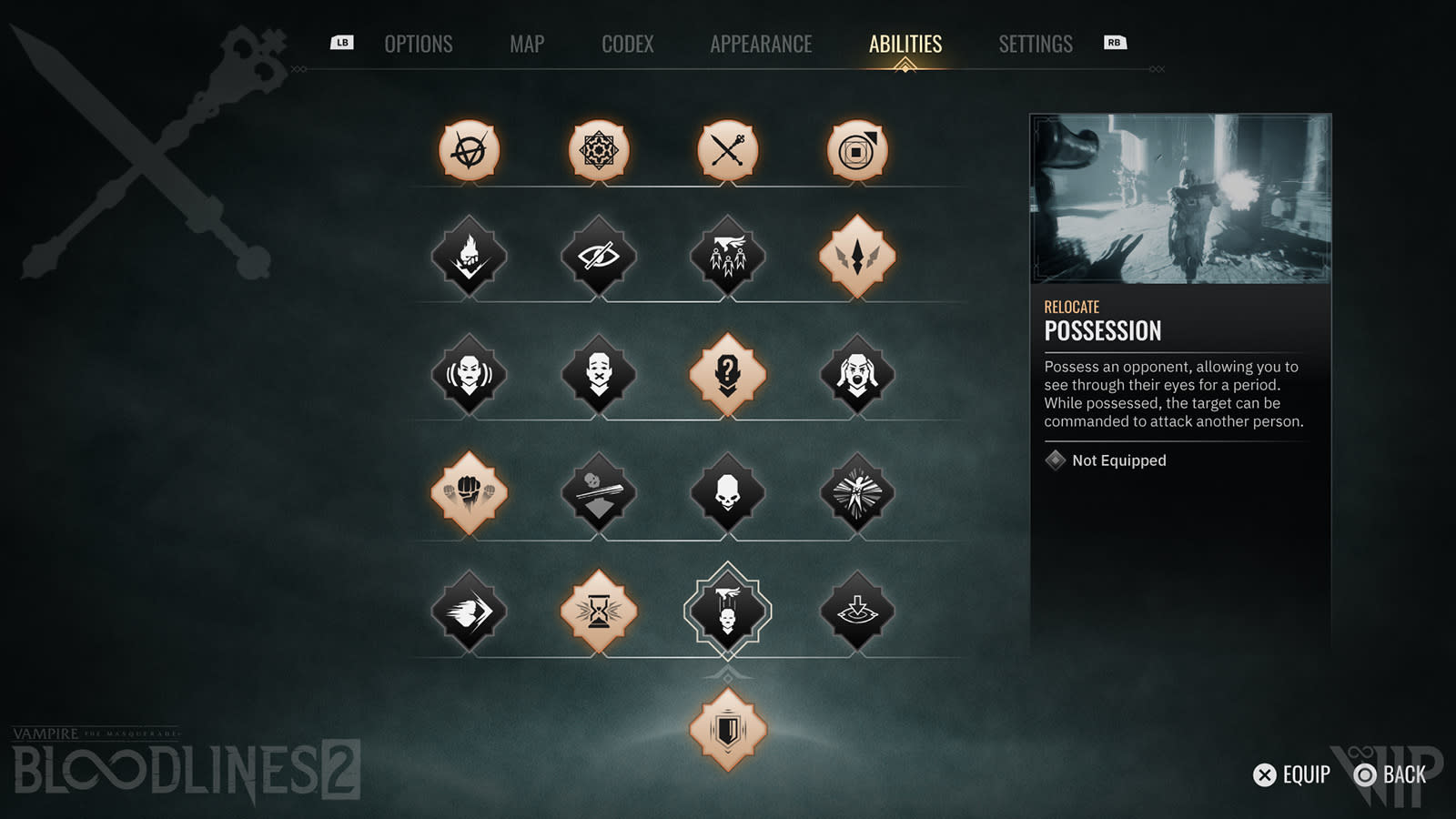1456x819 pixels.
Task: Select the dashing arrow ability
Action: 469,611
